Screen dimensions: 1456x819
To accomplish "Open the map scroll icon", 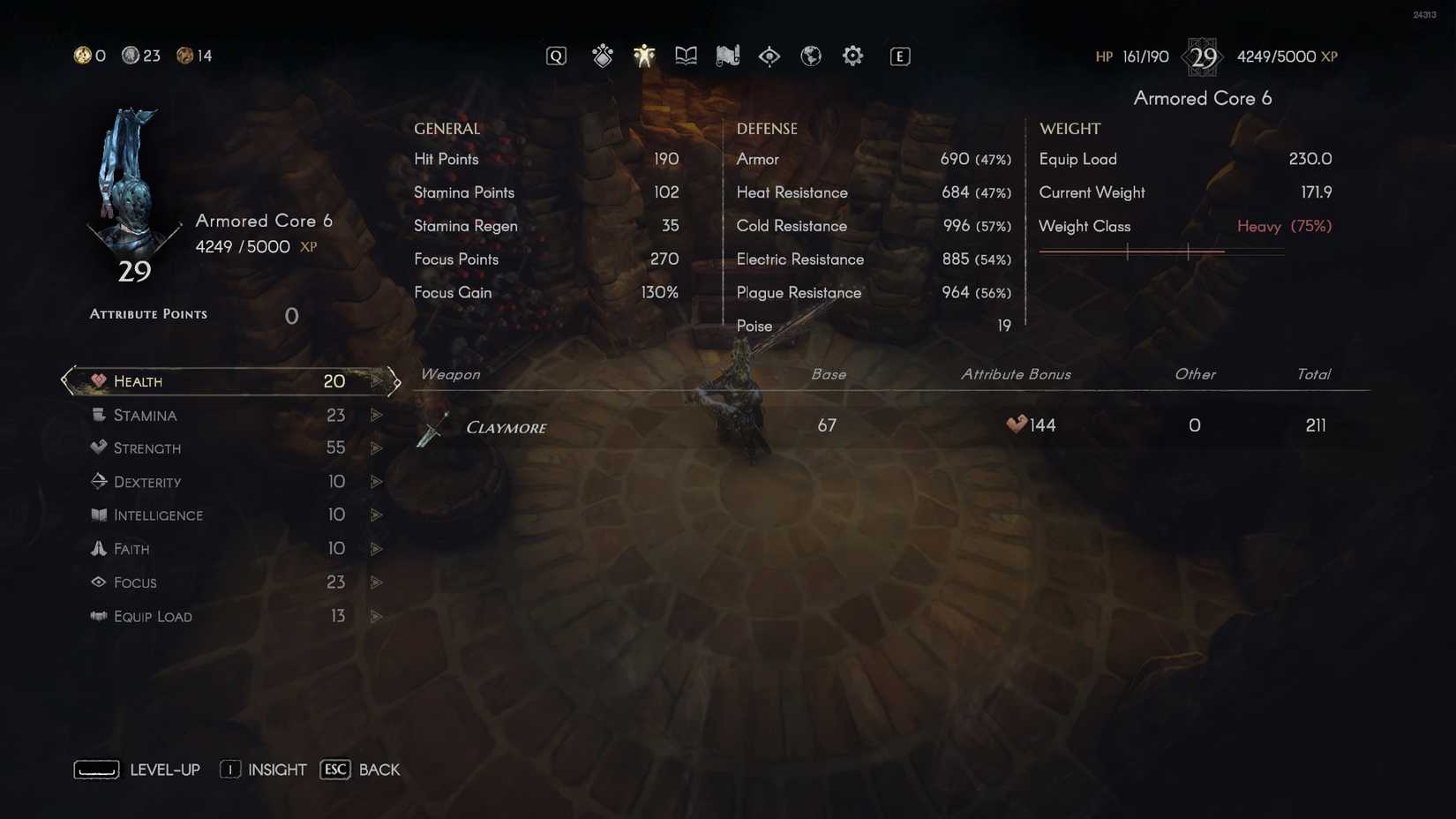I will pyautogui.click(x=727, y=55).
